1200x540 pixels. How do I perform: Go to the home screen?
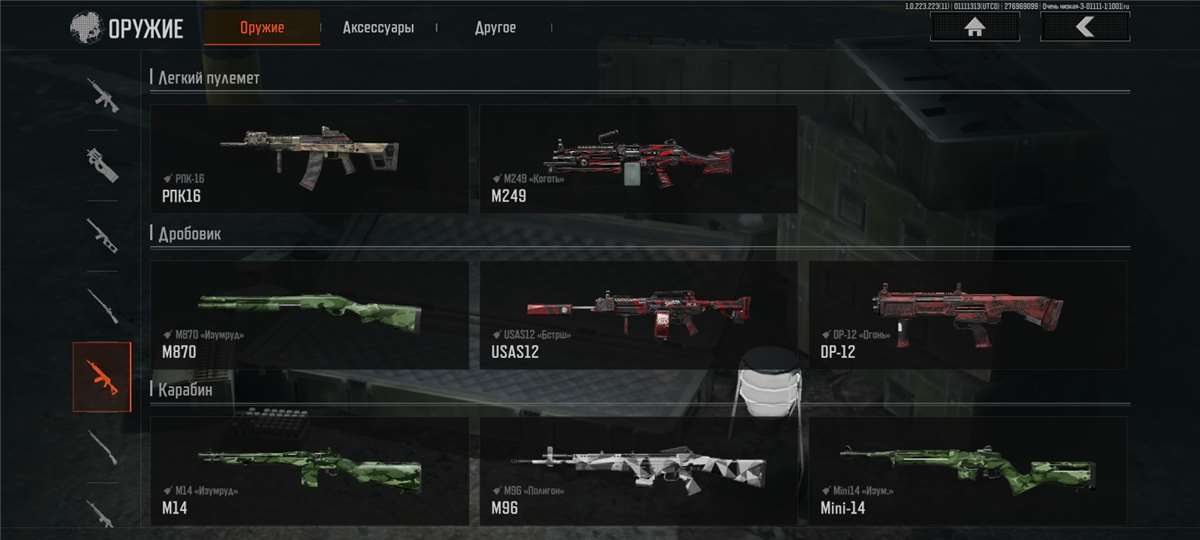974,27
